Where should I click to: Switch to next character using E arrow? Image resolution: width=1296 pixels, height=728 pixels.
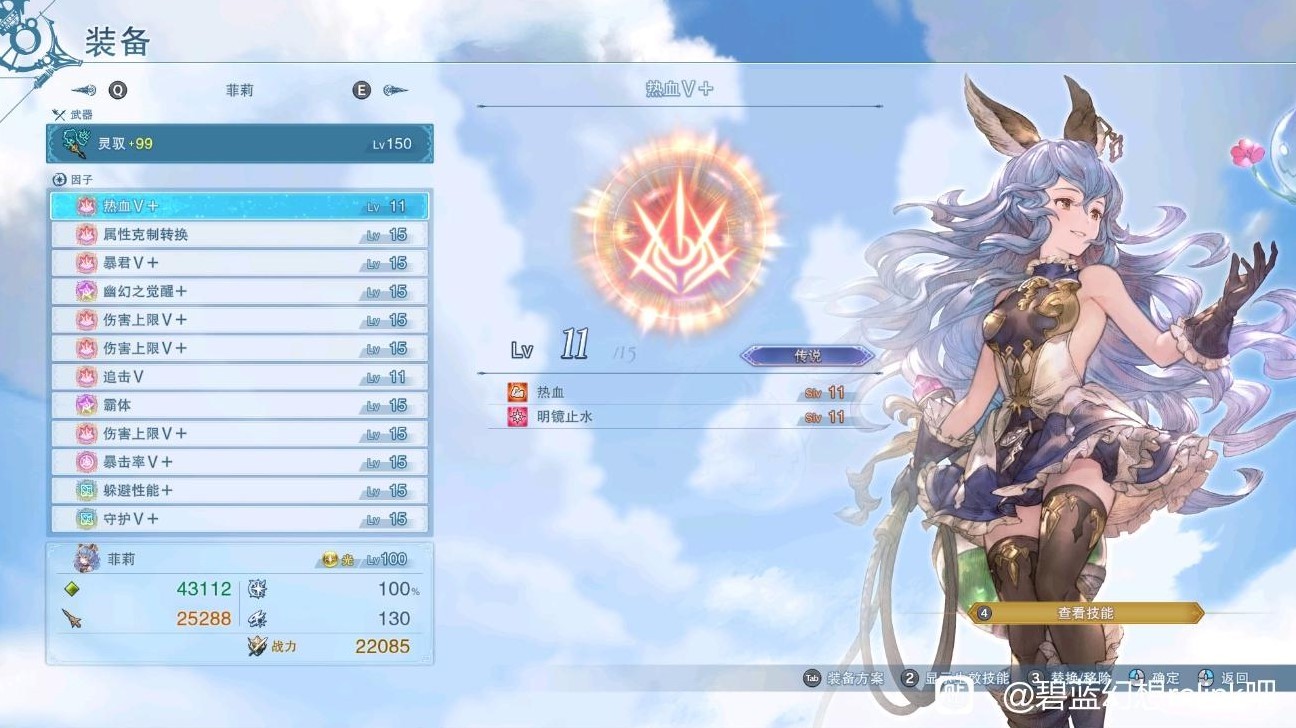[x=389, y=90]
